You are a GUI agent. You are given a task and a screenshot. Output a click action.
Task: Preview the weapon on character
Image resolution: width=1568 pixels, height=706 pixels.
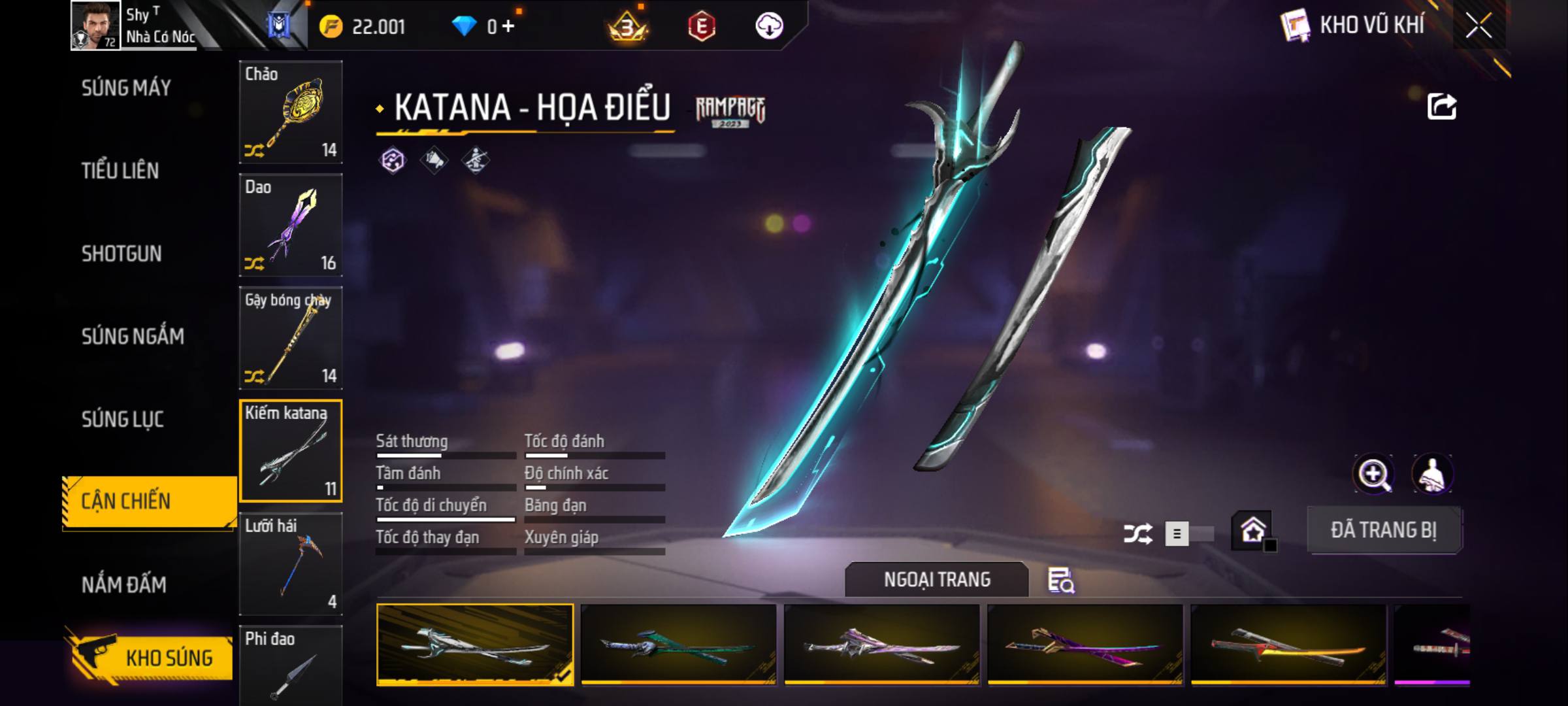1432,474
